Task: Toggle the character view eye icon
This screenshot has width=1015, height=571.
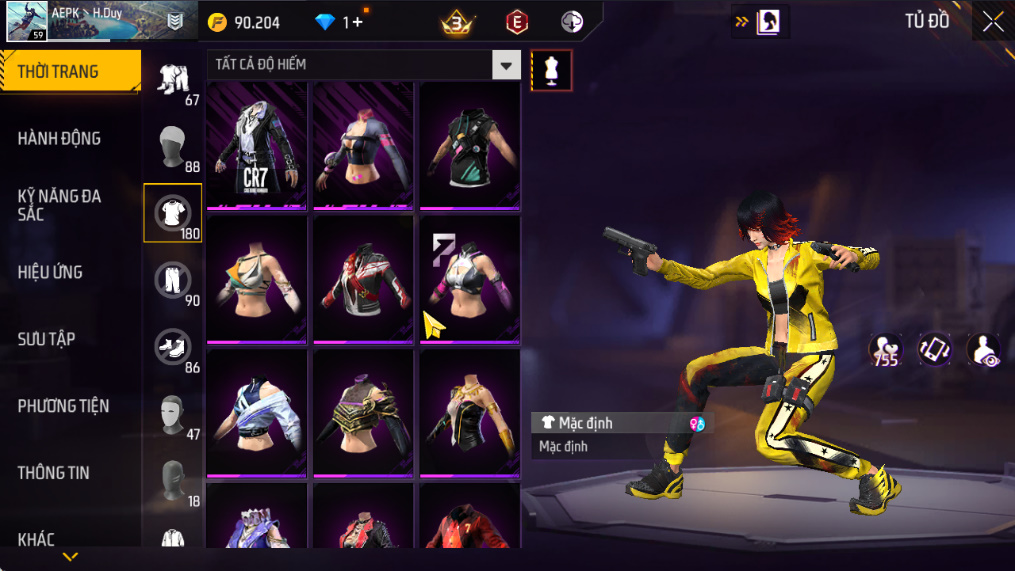Action: tap(984, 351)
